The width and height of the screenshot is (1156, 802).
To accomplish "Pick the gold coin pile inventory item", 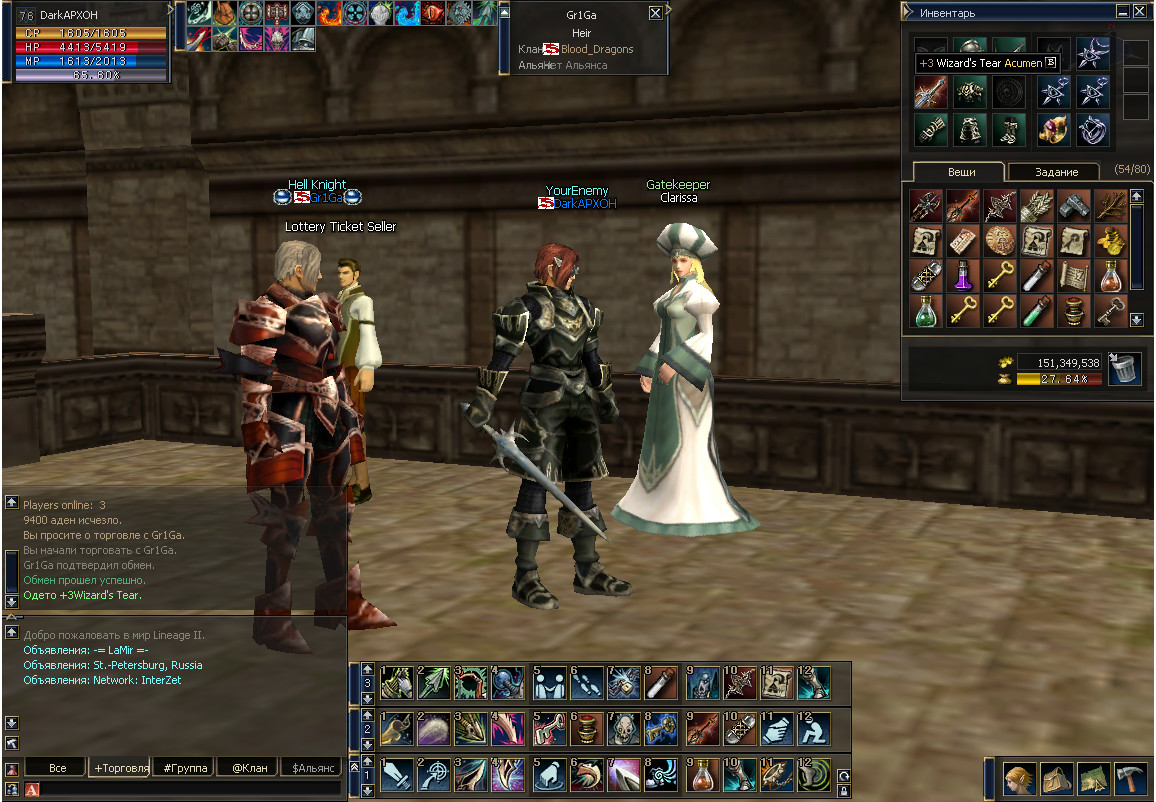I will (1110, 240).
